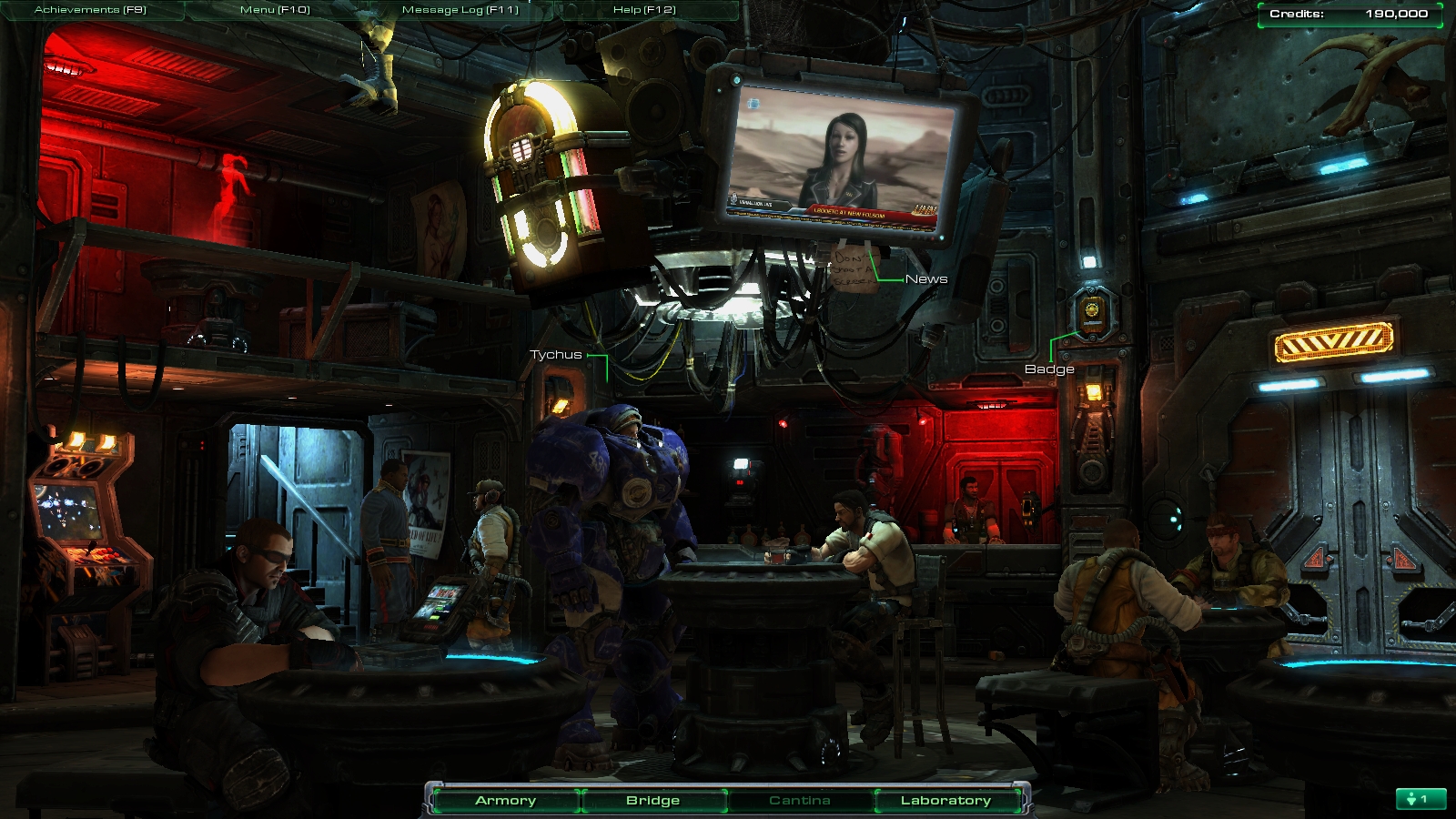Screen dimensions: 1456x819
Task: Watch the News broadcast label
Action: pyautogui.click(x=926, y=279)
